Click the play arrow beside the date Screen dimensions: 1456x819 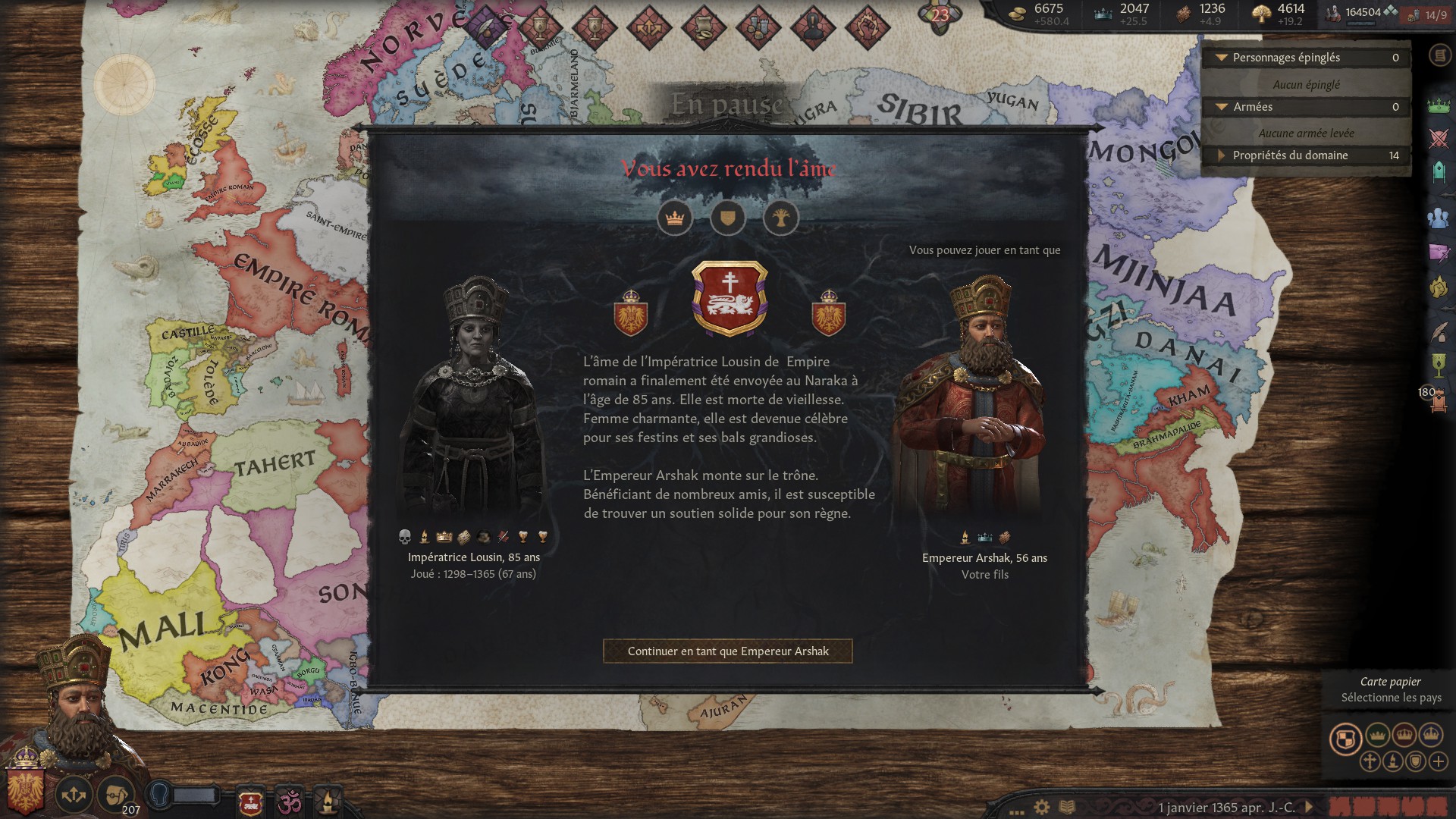[1308, 807]
